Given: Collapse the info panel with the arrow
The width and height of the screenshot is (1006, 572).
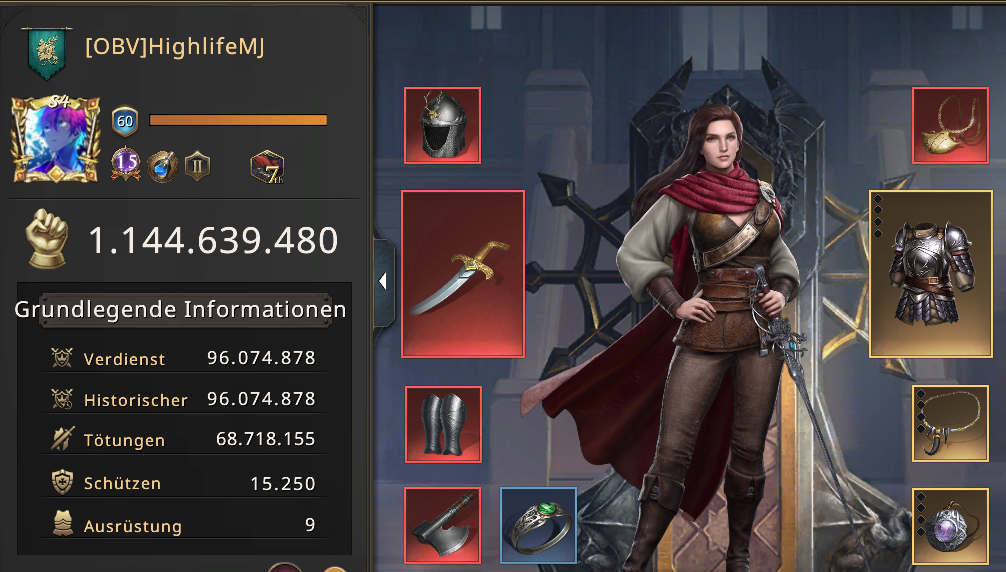Looking at the screenshot, I should point(383,282).
